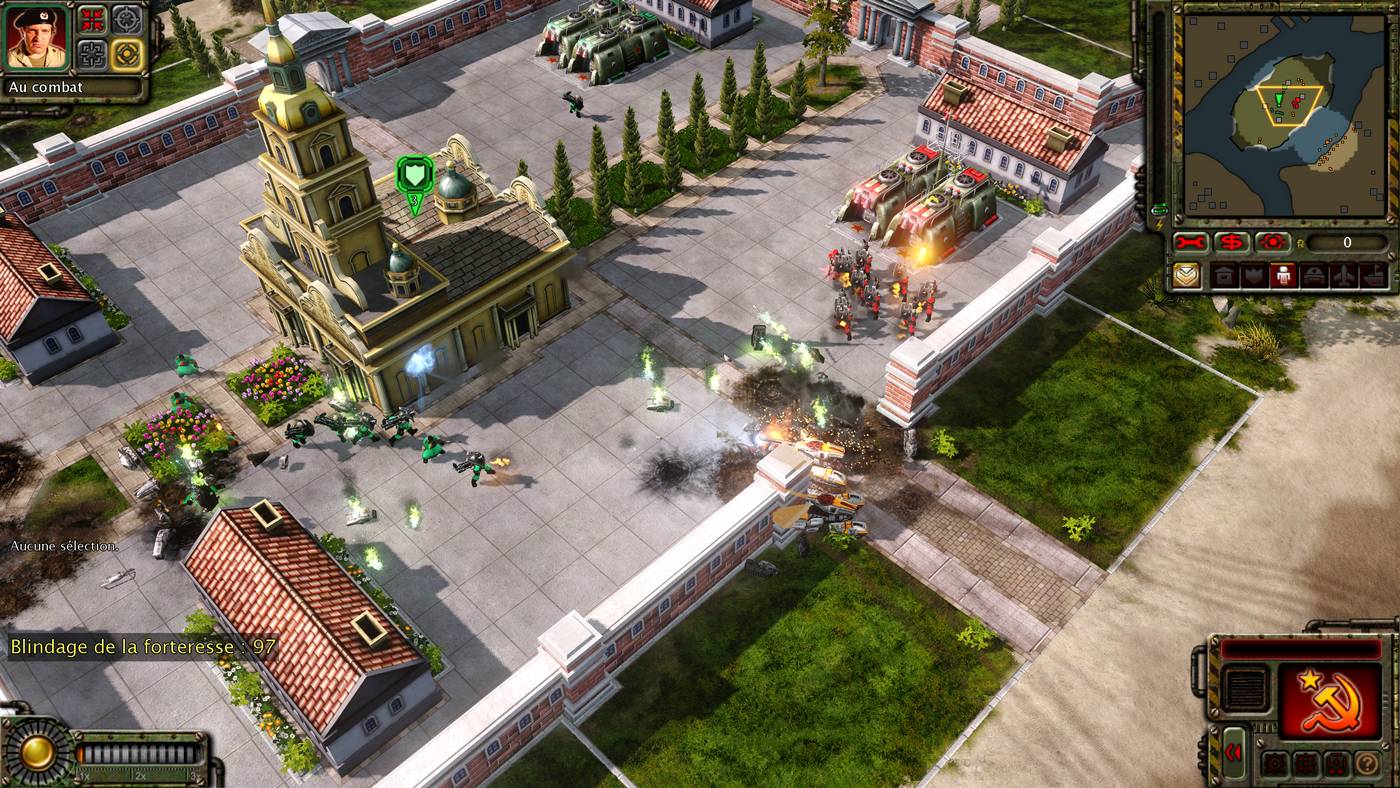1400x788 pixels.
Task: Click the golden orb power button
Action: [x=38, y=752]
